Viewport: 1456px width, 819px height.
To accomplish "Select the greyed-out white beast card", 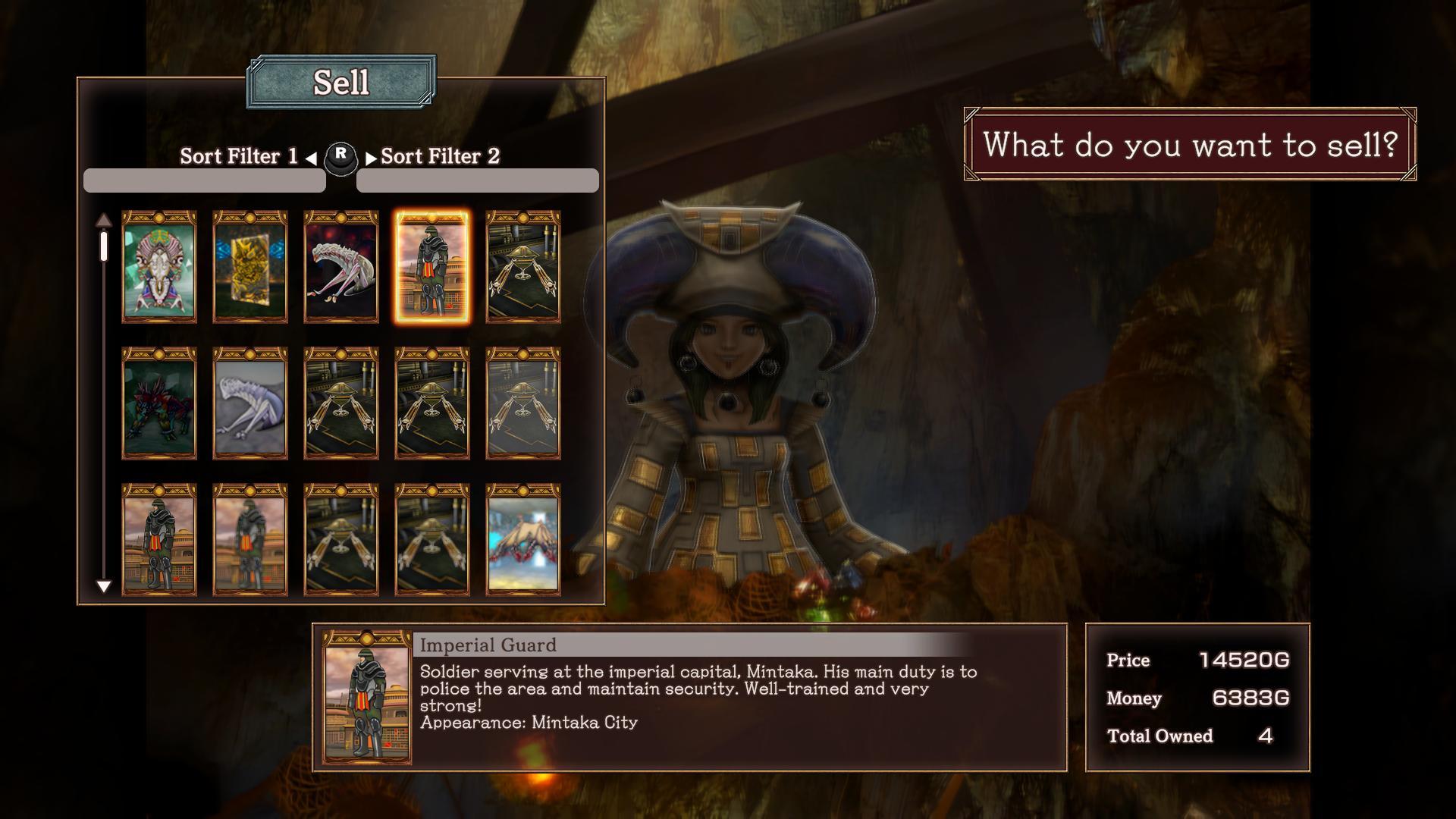I will pyautogui.click(x=250, y=403).
